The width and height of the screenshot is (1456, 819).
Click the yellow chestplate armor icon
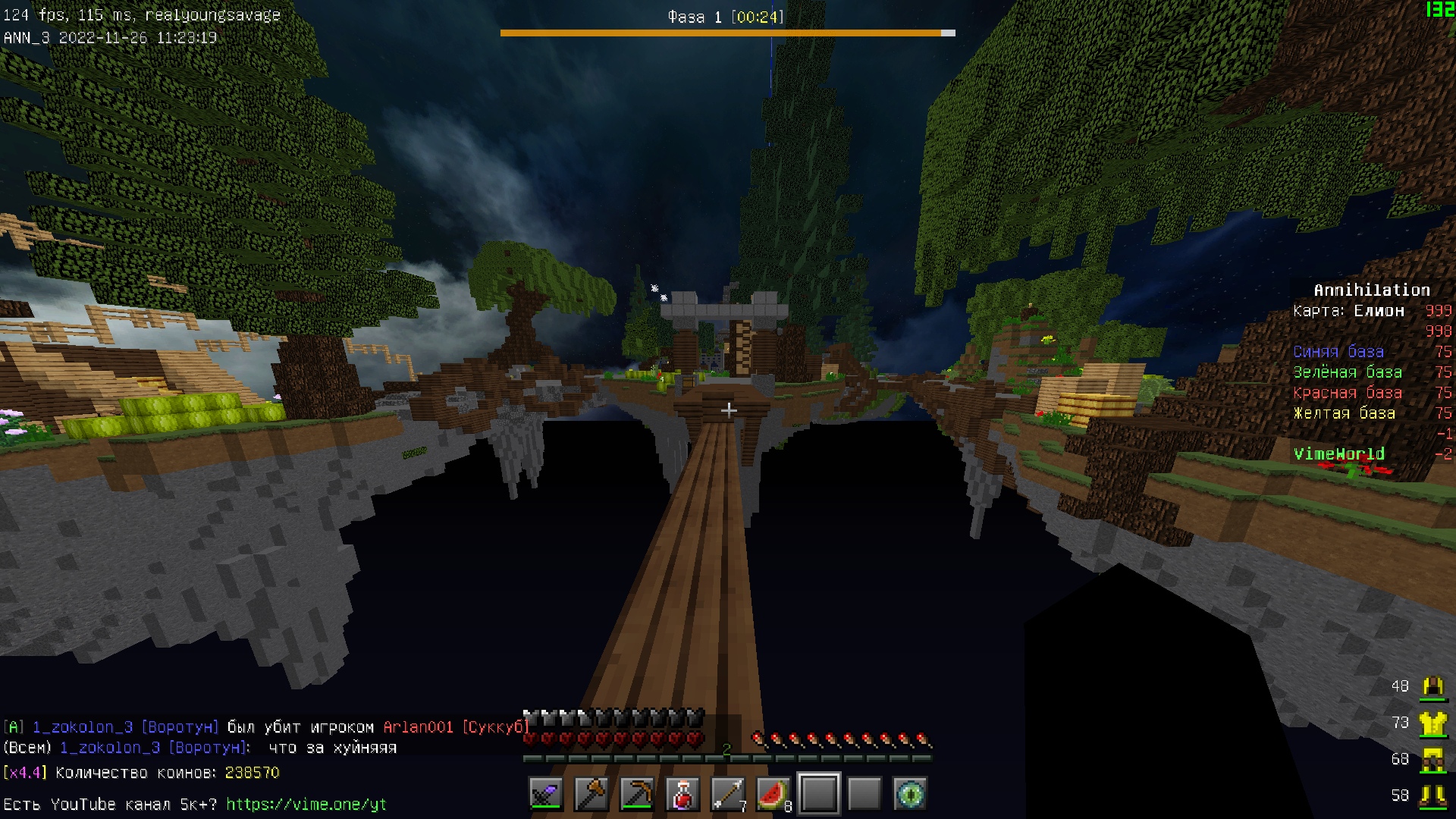[1432, 723]
